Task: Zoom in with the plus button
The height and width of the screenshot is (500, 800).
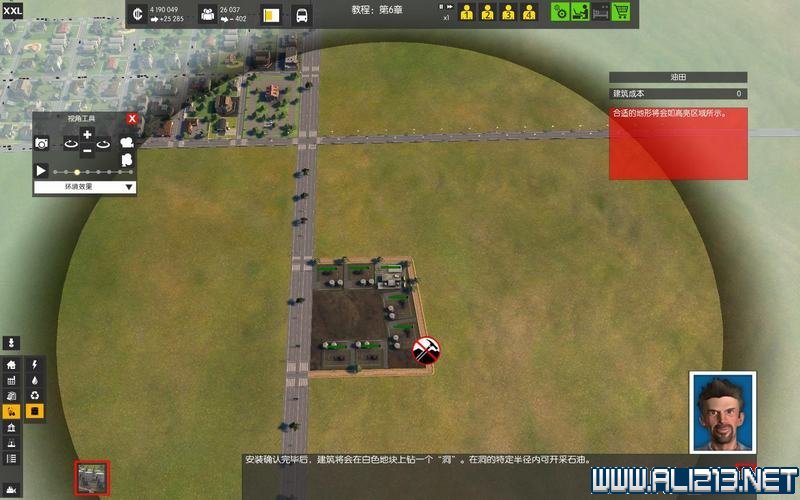Action: tap(87, 135)
